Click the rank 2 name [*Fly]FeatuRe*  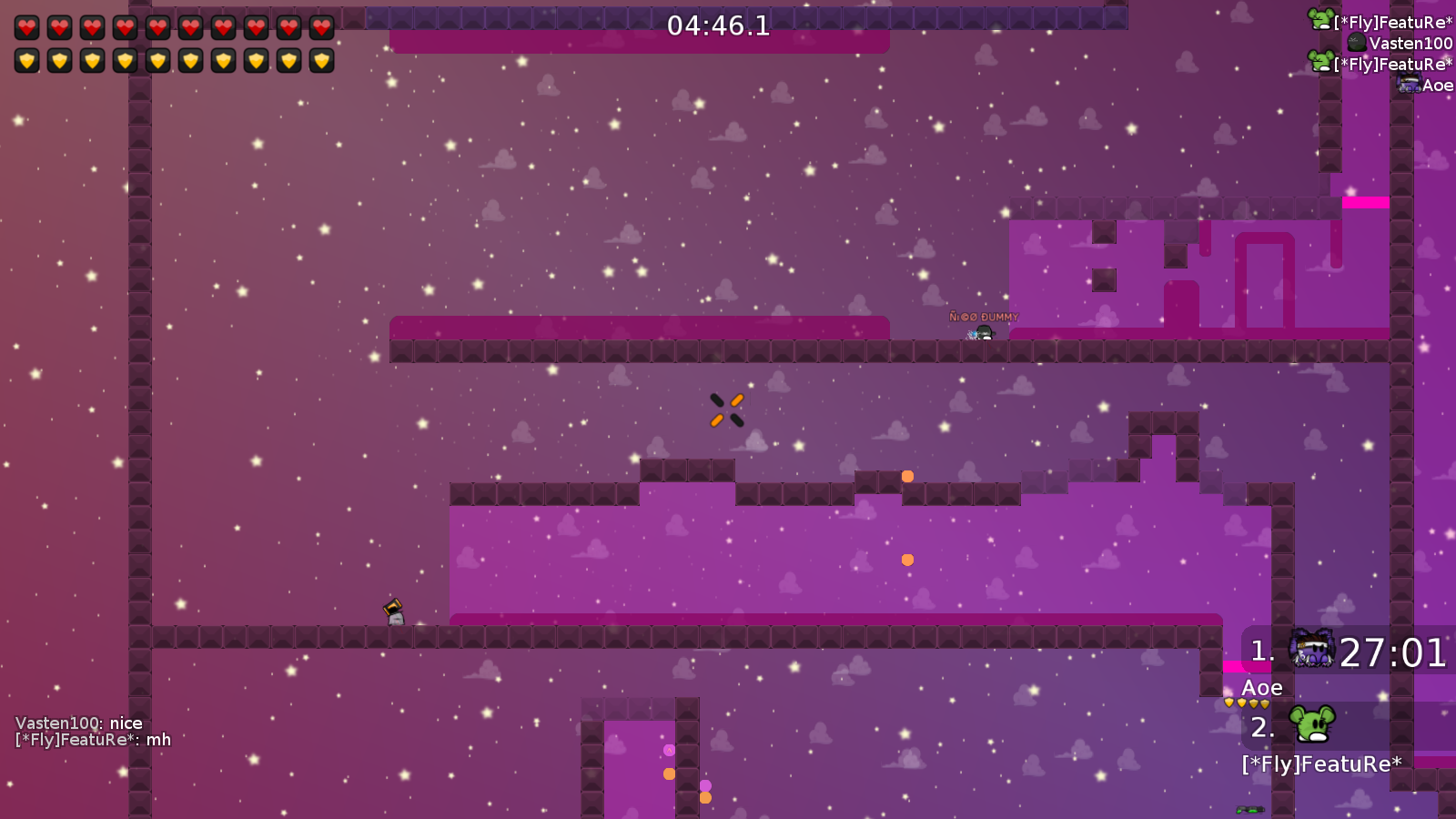click(1321, 763)
